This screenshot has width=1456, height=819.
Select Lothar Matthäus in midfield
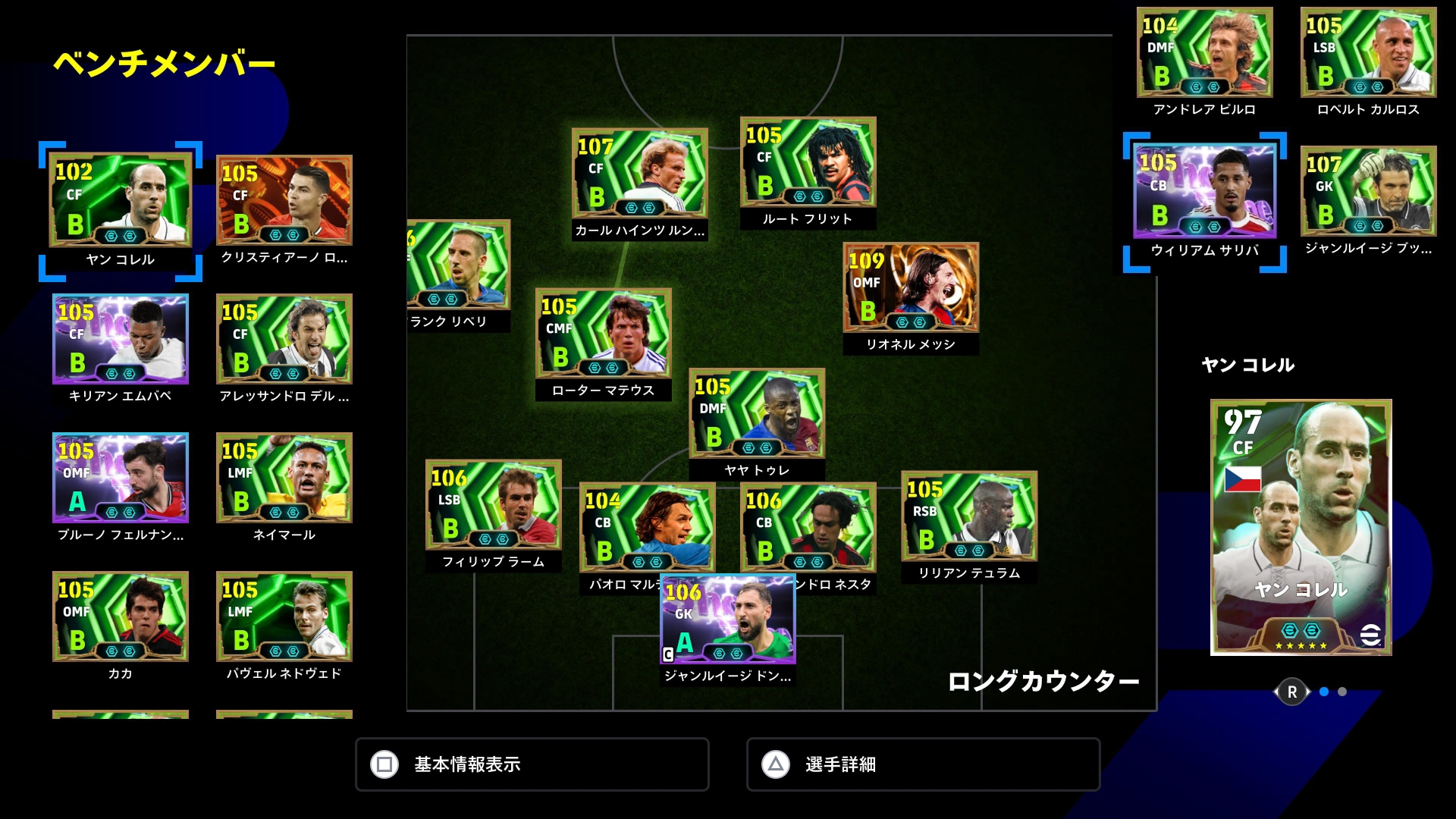[x=604, y=334]
